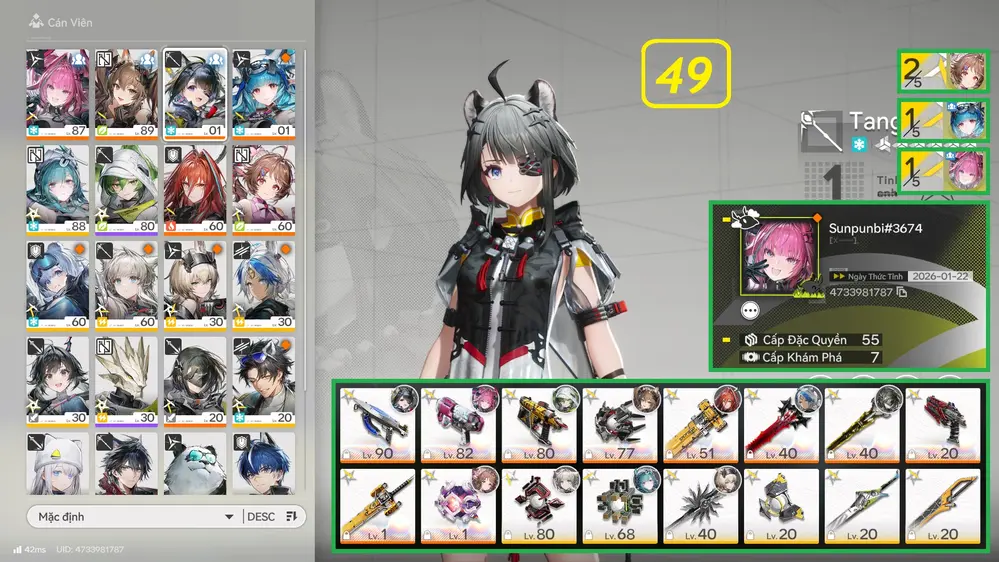Select the pink cannon weapon at Lv.82
The width and height of the screenshot is (999, 562).
pyautogui.click(x=459, y=424)
